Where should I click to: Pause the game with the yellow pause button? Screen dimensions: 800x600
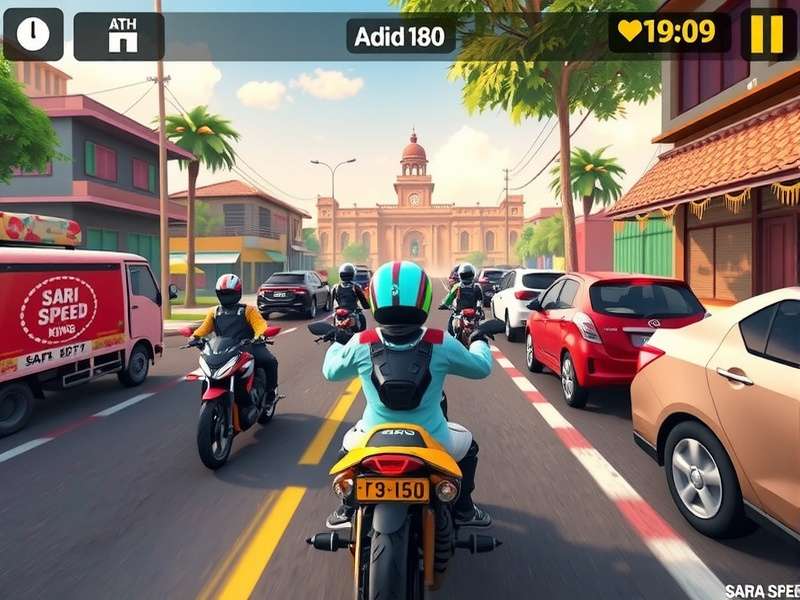click(x=767, y=34)
